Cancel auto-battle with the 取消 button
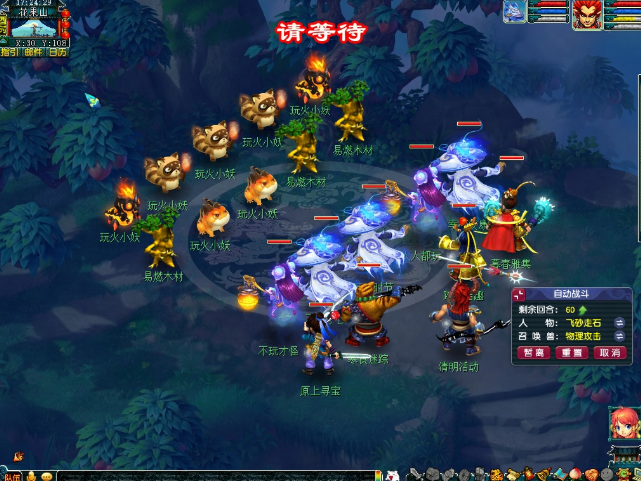 tap(608, 353)
